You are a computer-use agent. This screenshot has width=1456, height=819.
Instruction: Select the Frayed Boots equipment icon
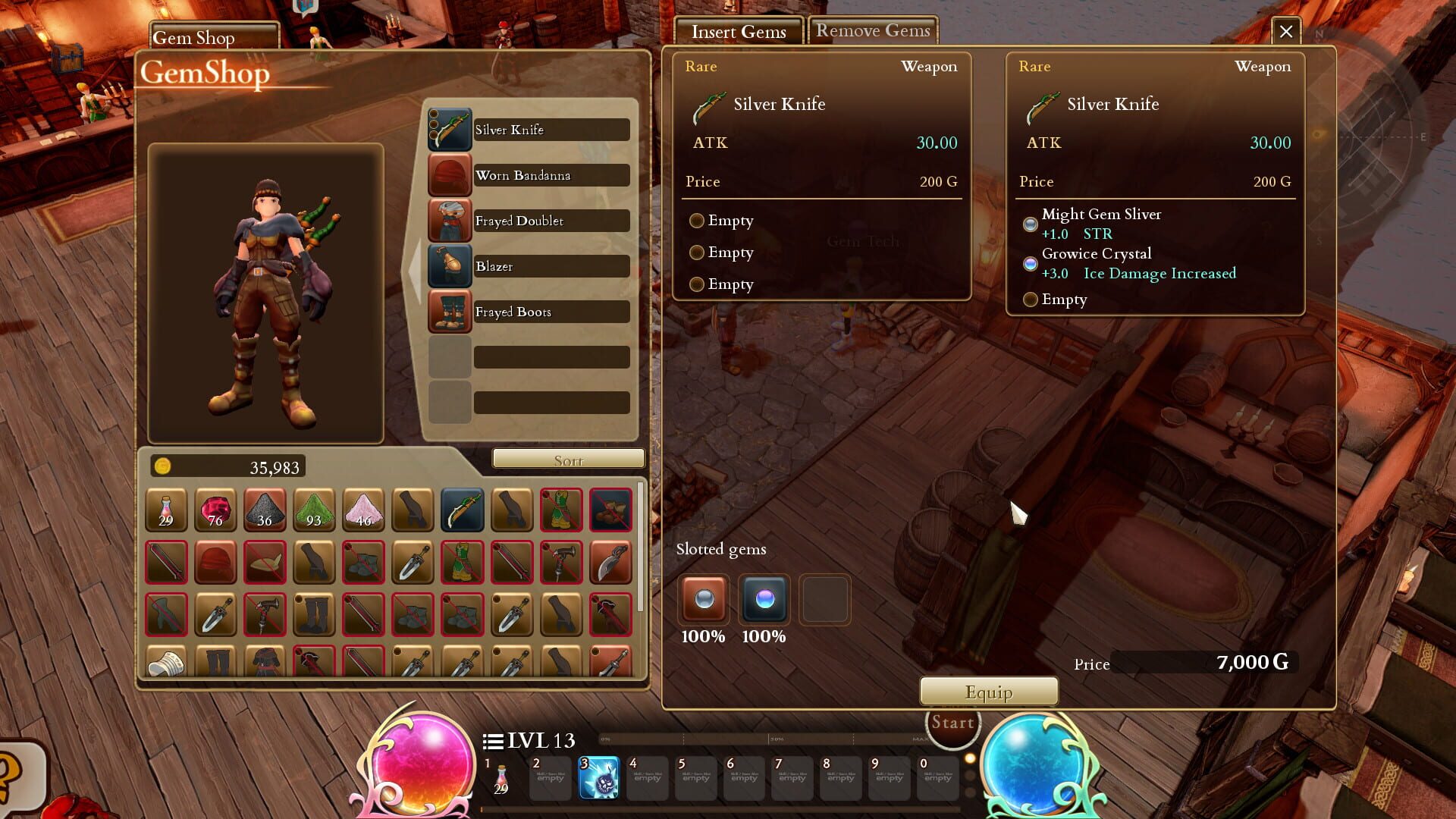pyautogui.click(x=450, y=312)
